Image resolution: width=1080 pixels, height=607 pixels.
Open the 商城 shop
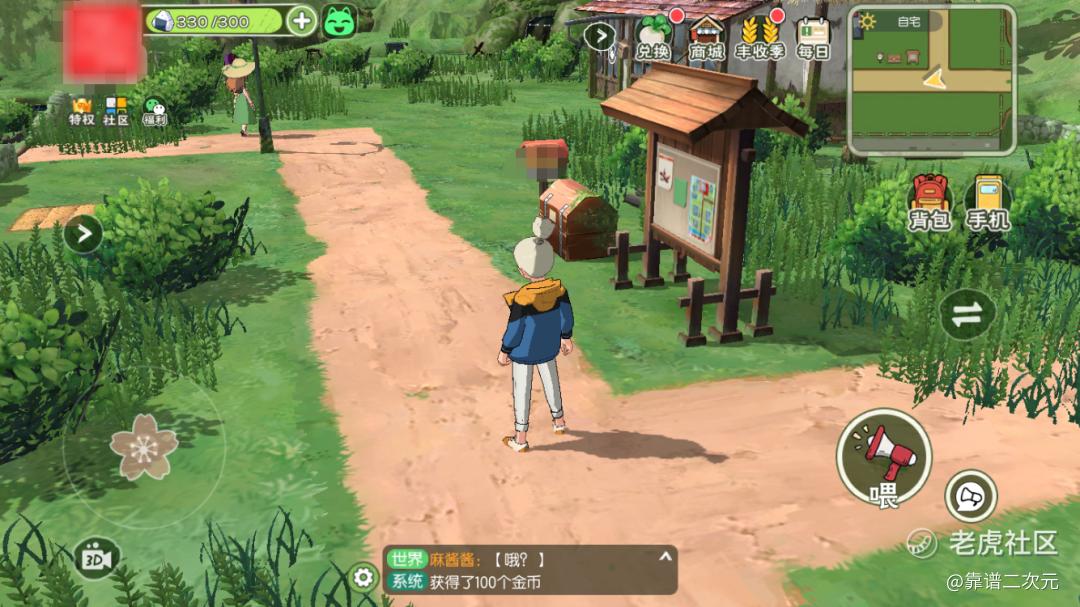point(706,36)
